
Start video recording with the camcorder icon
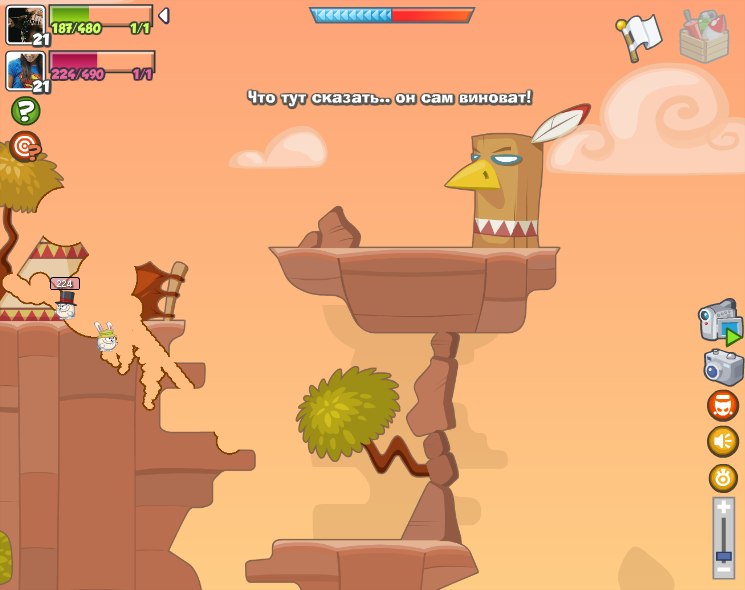[x=719, y=325]
